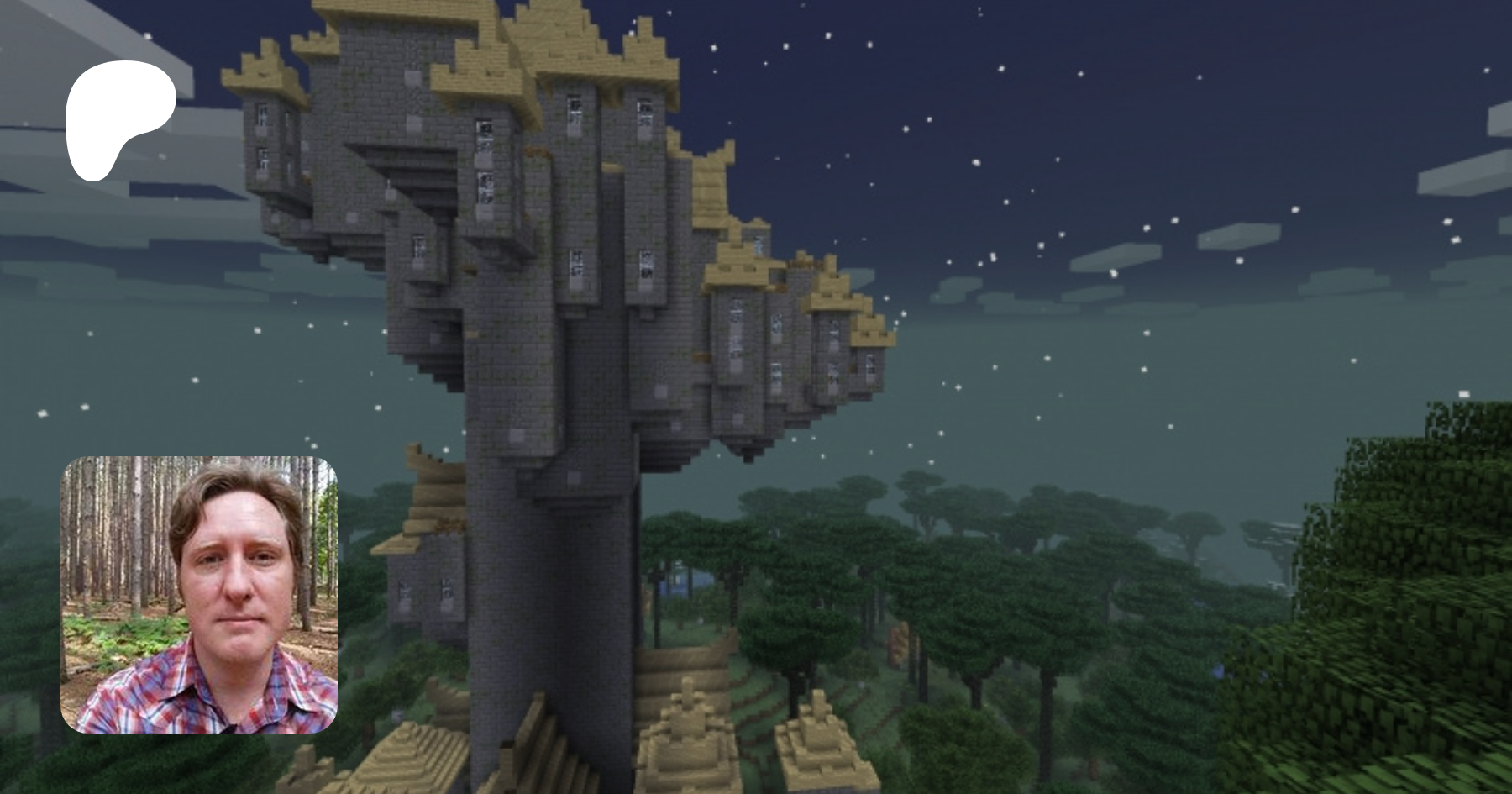Click the white Patreon logo
The width and height of the screenshot is (1512, 794).
[x=118, y=118]
